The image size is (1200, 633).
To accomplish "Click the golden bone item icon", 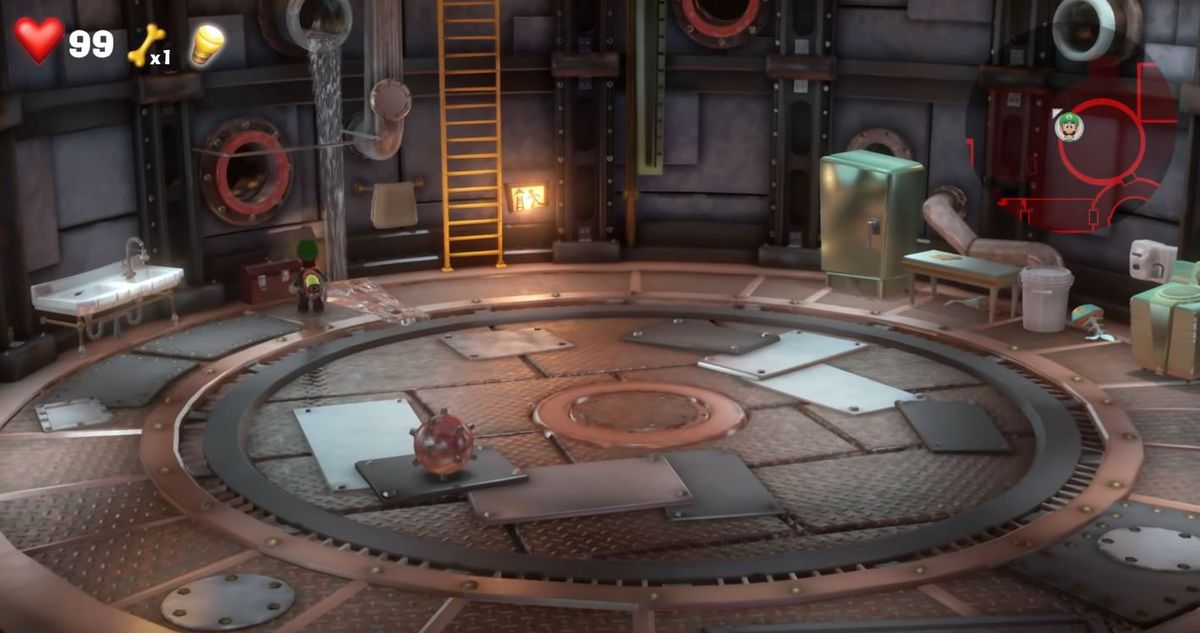I will point(146,44).
